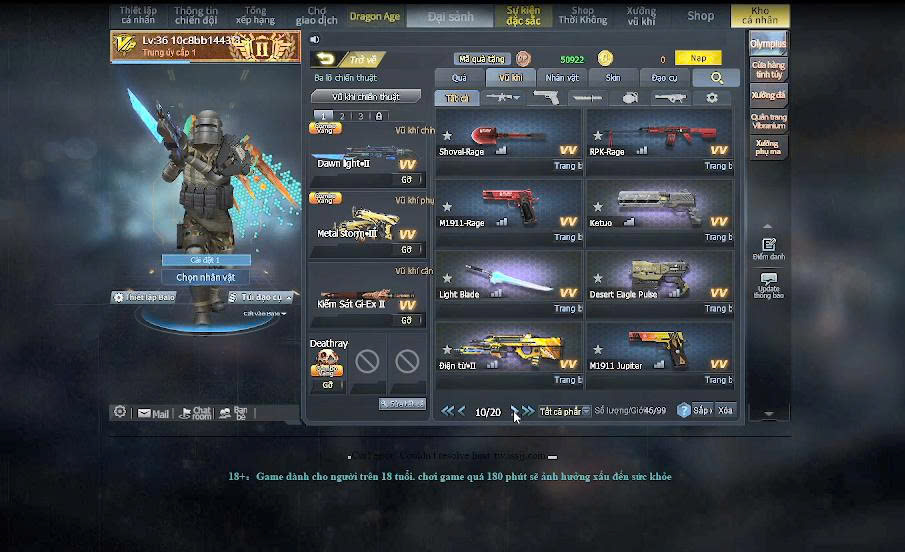Unequip Dawn light-II with its Gỡ button
The width and height of the screenshot is (905, 552).
pyautogui.click(x=406, y=180)
